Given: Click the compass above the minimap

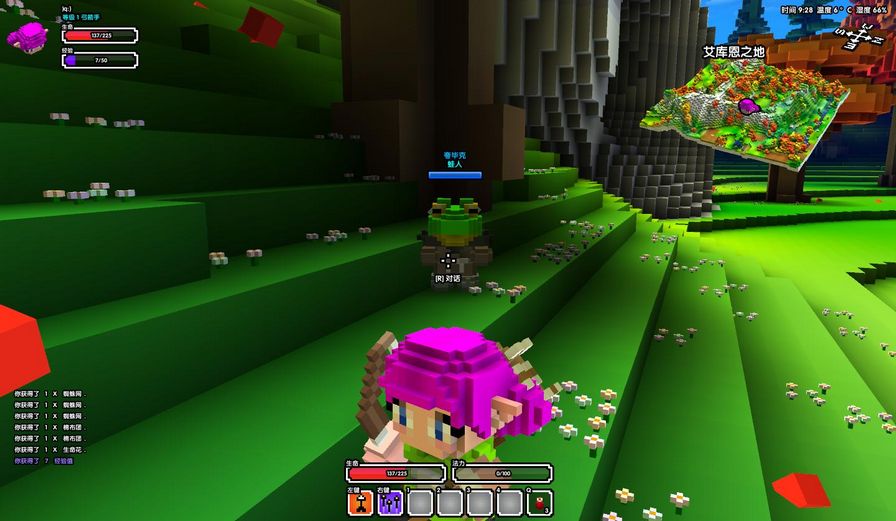Looking at the screenshot, I should click(x=857, y=37).
